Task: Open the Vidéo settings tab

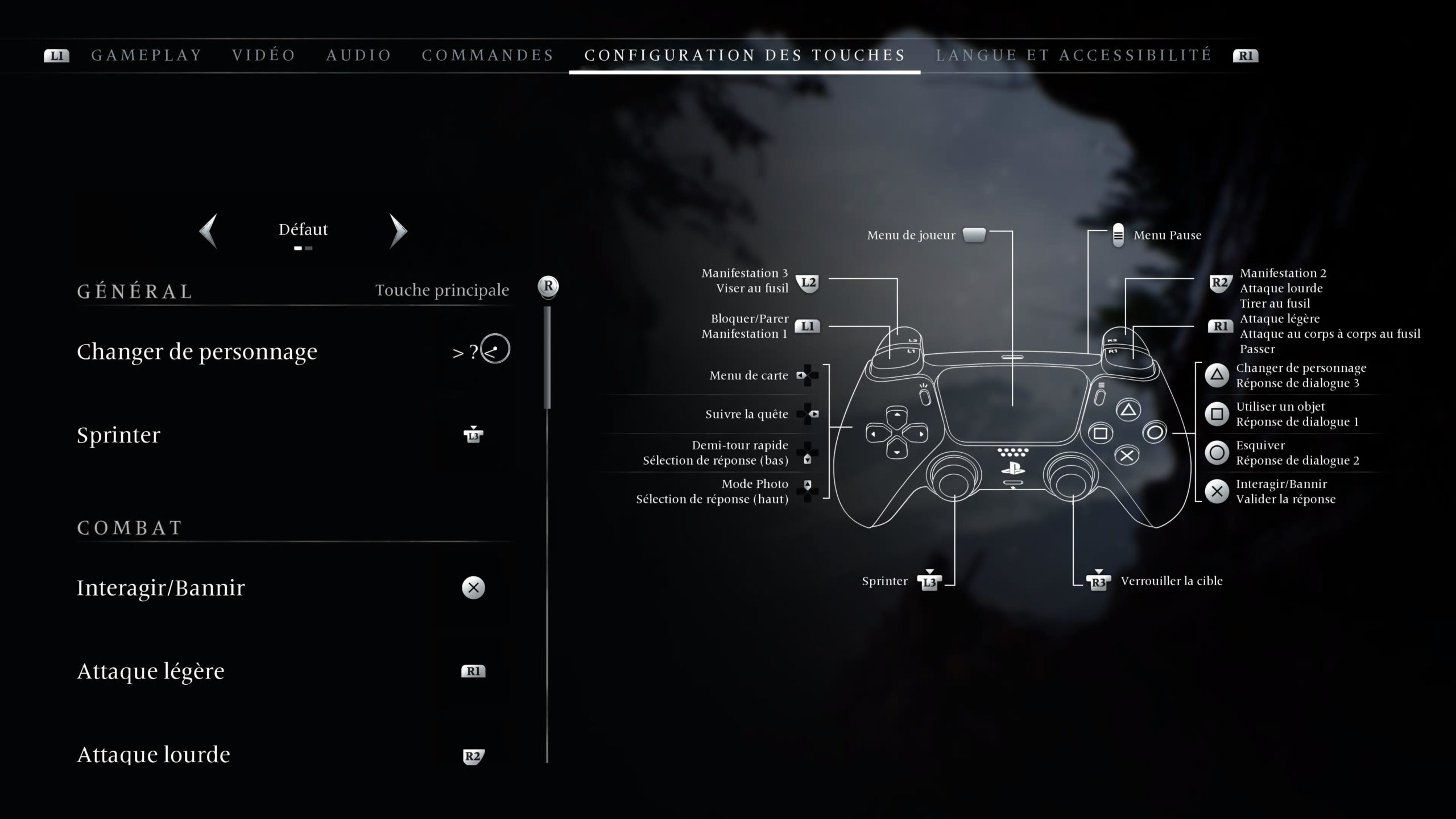Action: 264,55
